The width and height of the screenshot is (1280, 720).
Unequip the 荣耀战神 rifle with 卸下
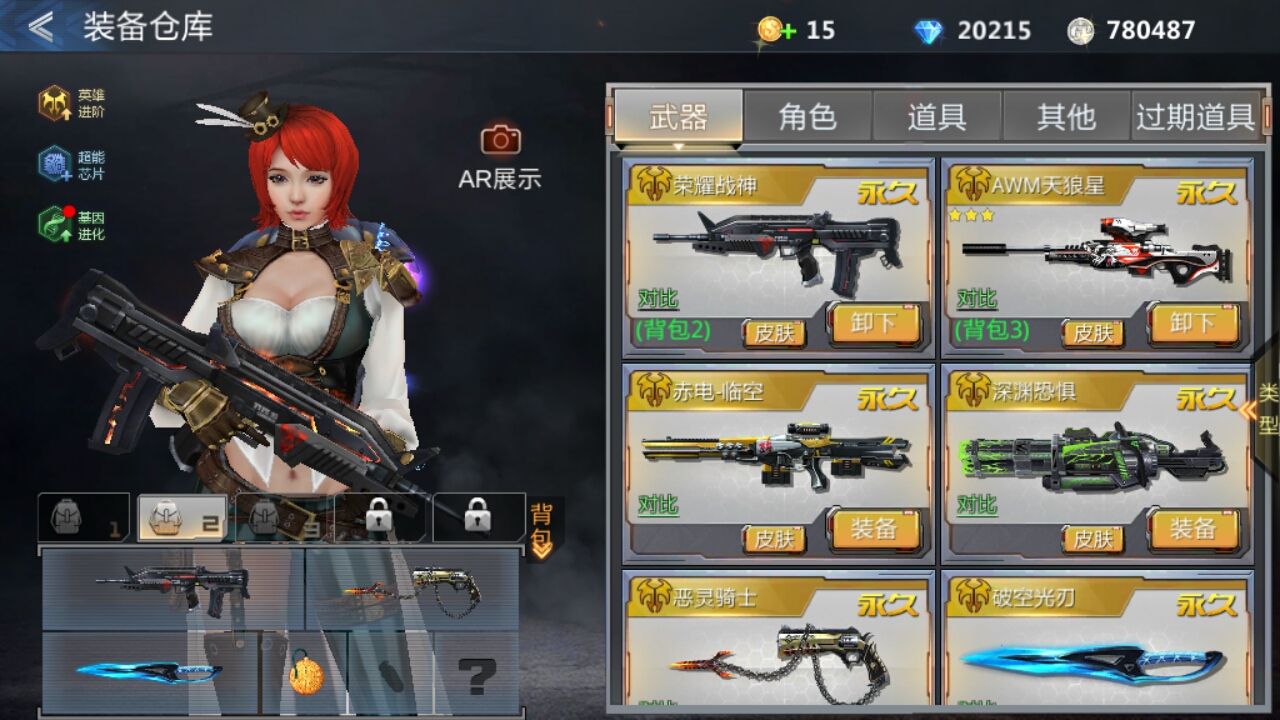[x=873, y=324]
